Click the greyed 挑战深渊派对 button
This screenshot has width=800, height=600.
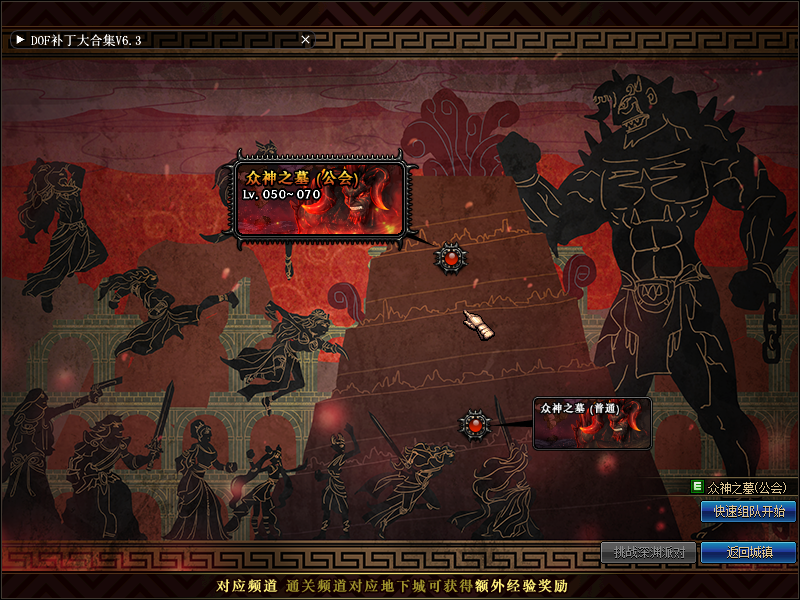(648, 552)
